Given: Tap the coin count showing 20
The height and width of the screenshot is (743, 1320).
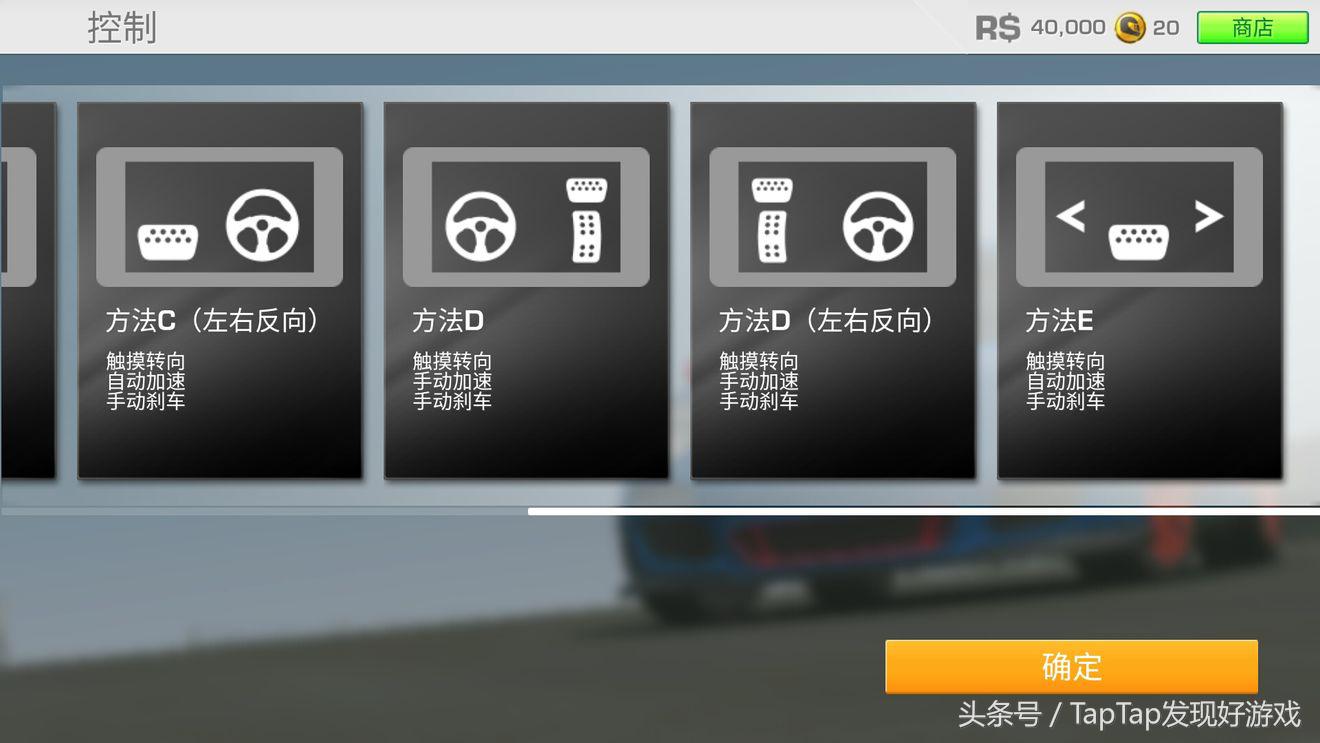Looking at the screenshot, I should click(x=1163, y=28).
